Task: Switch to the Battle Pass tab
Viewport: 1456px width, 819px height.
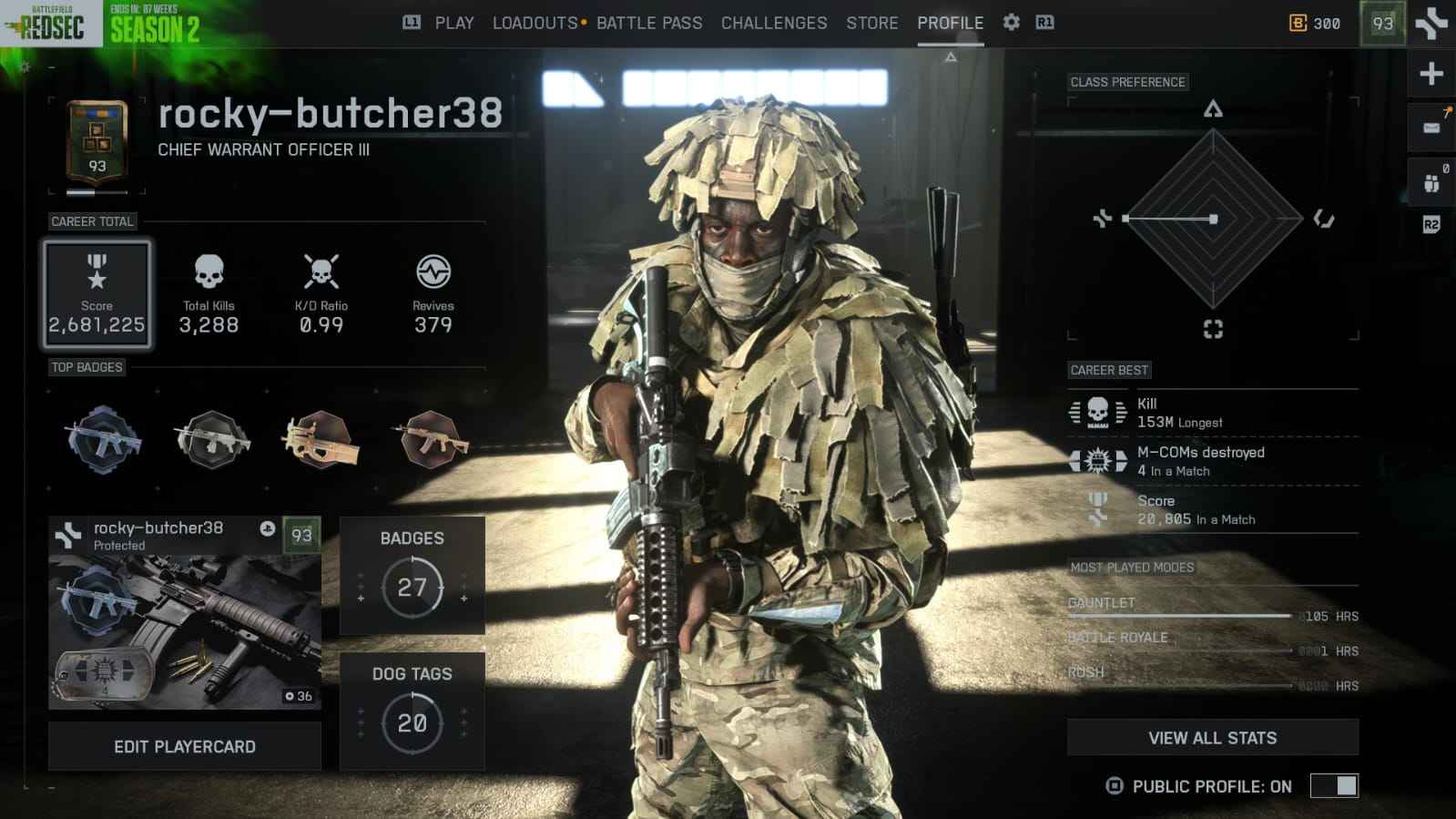Action: pos(649,23)
